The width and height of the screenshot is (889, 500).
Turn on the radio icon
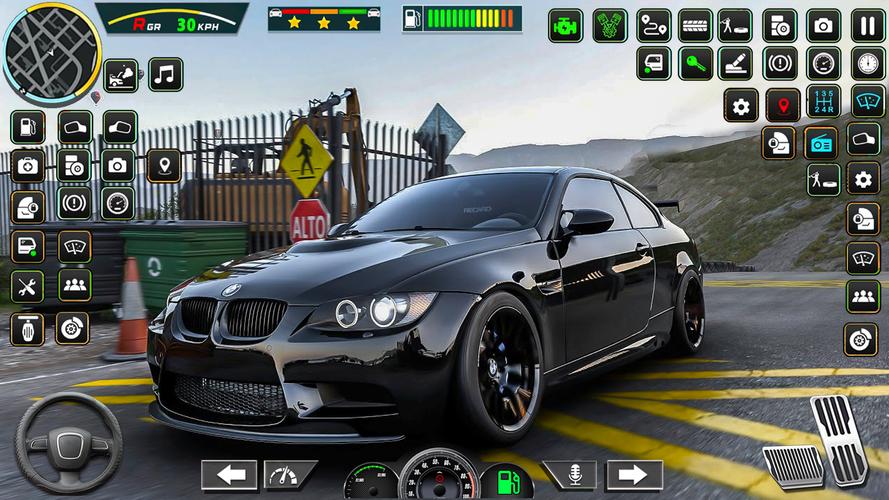822,143
